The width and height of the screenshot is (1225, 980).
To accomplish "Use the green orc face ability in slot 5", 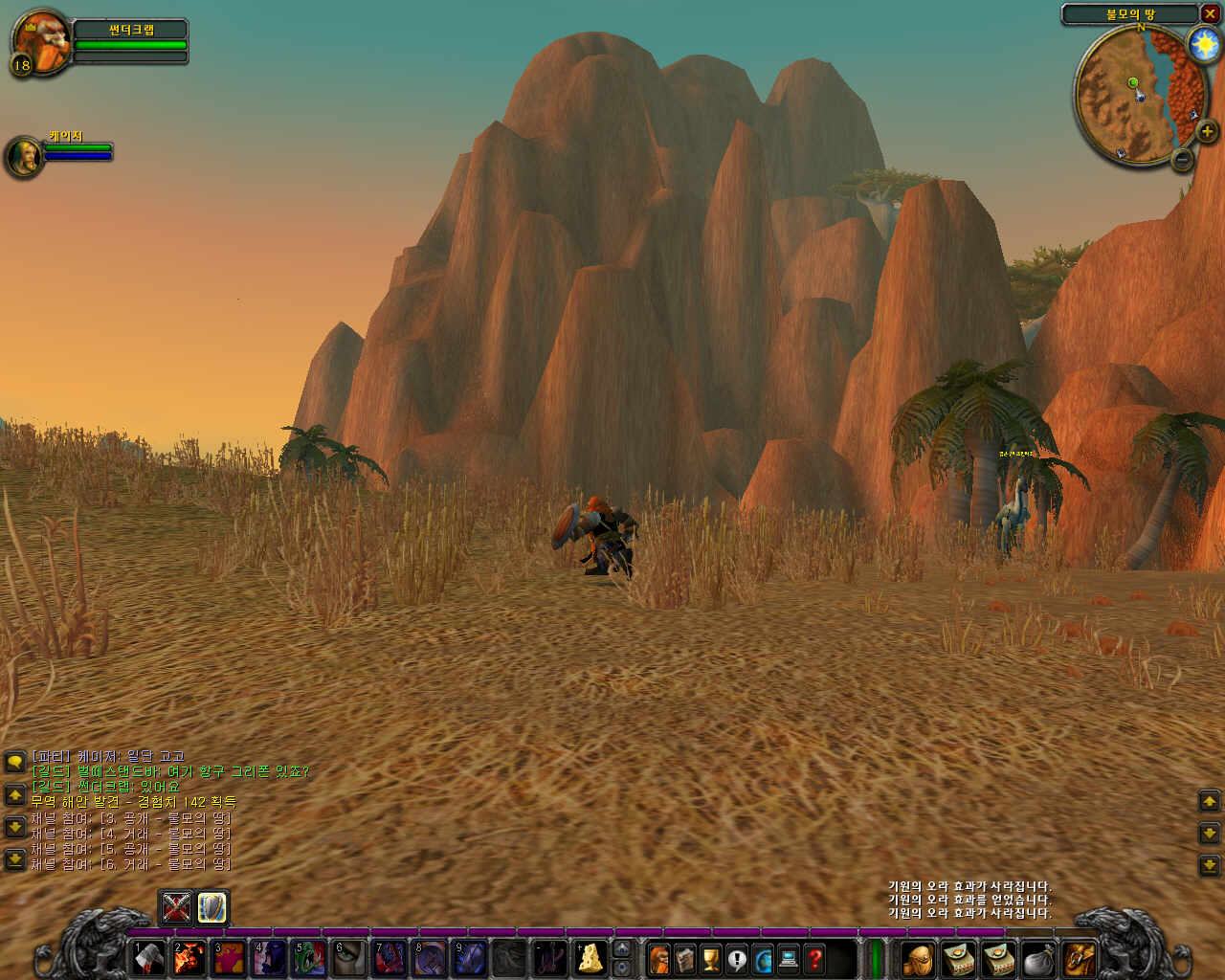I will click(x=309, y=958).
